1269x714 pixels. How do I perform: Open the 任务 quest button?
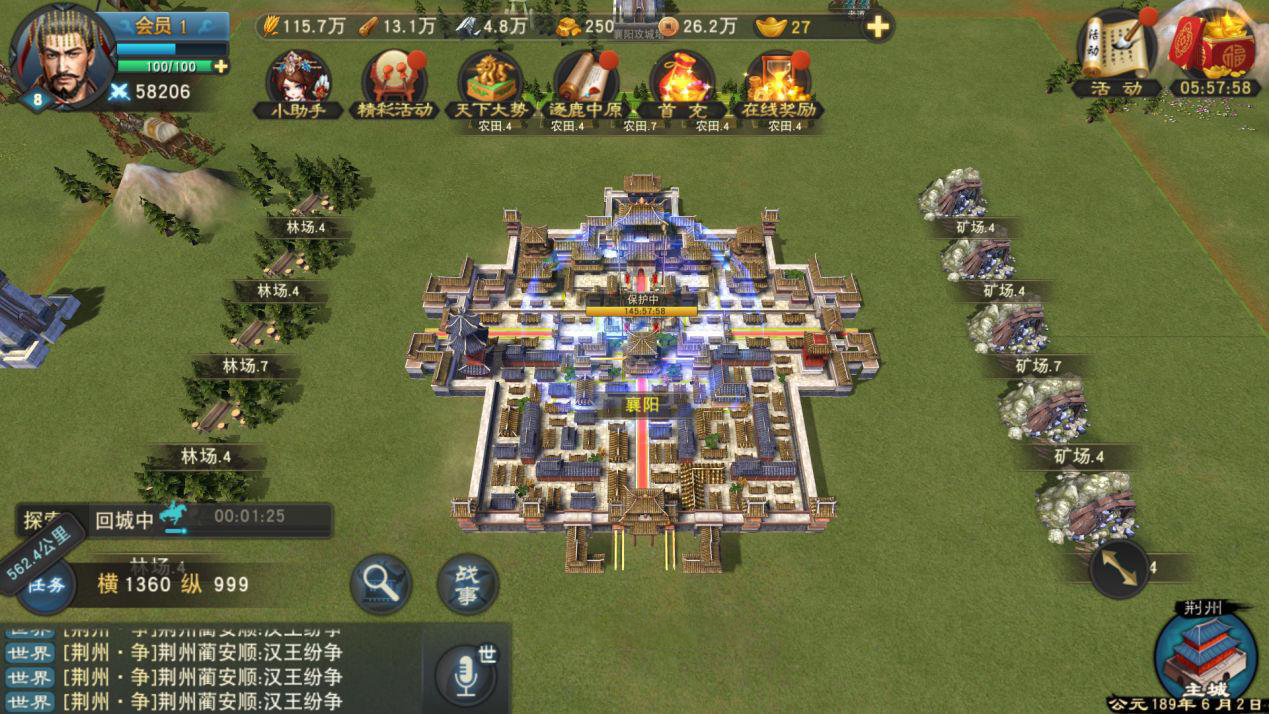(x=47, y=584)
